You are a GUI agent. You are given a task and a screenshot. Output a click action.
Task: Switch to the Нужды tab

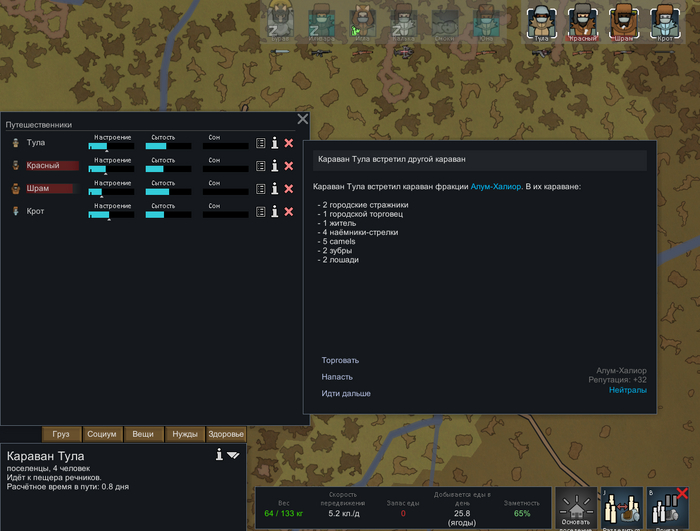pyautogui.click(x=184, y=434)
